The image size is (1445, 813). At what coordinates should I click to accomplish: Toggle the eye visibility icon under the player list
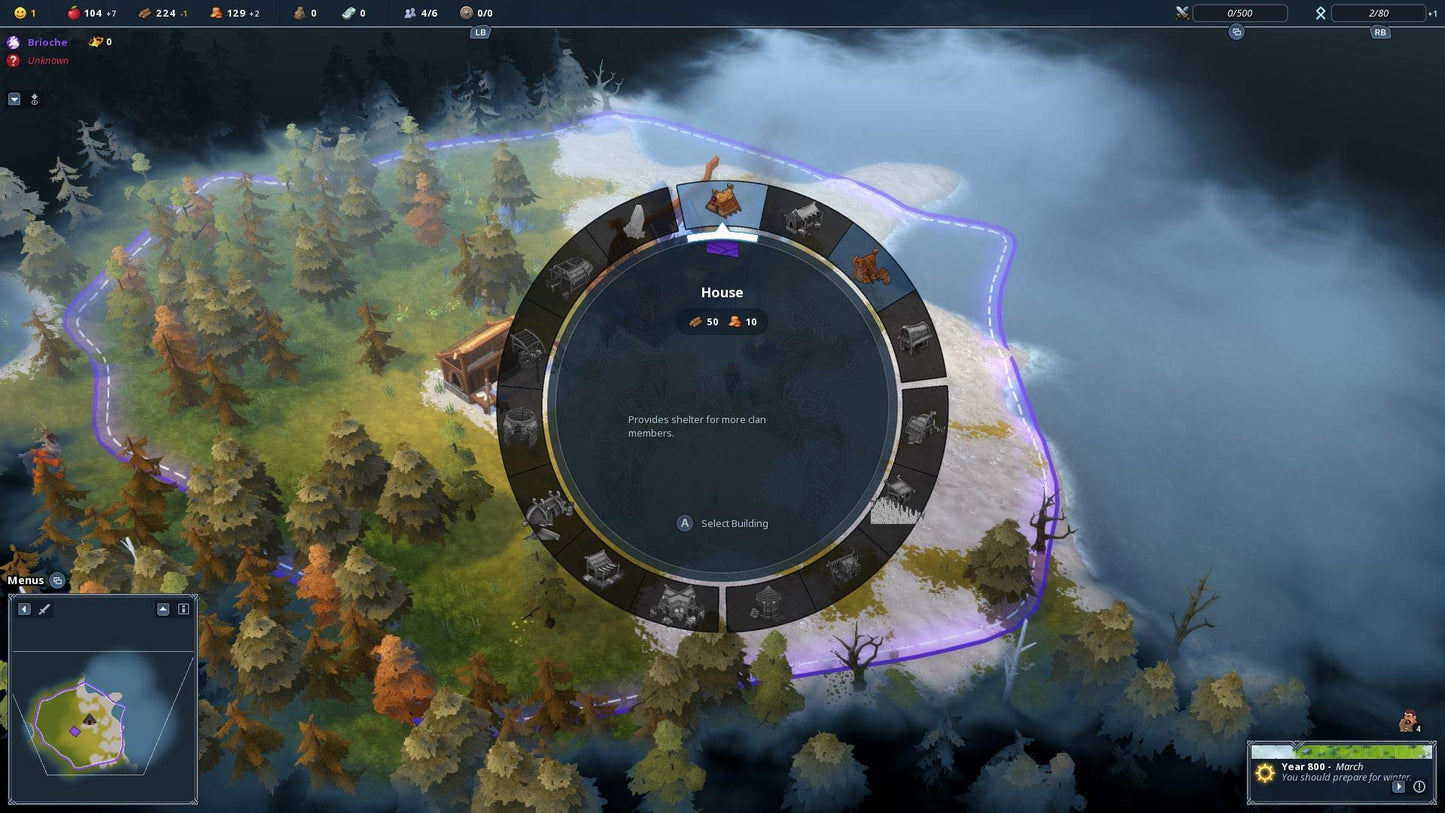(x=34, y=100)
